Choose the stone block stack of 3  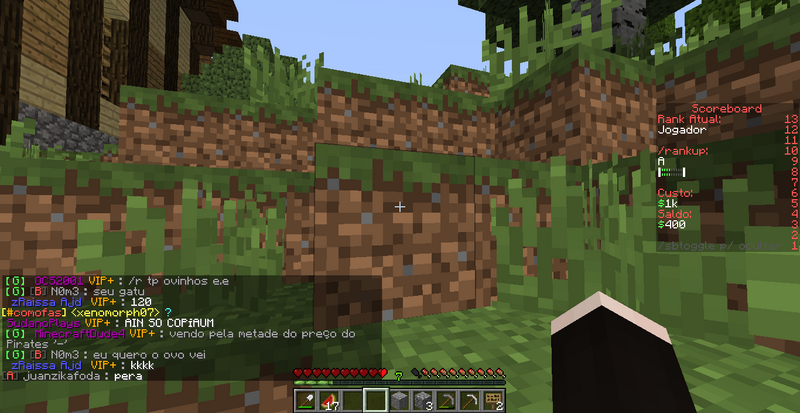pyautogui.click(x=421, y=400)
